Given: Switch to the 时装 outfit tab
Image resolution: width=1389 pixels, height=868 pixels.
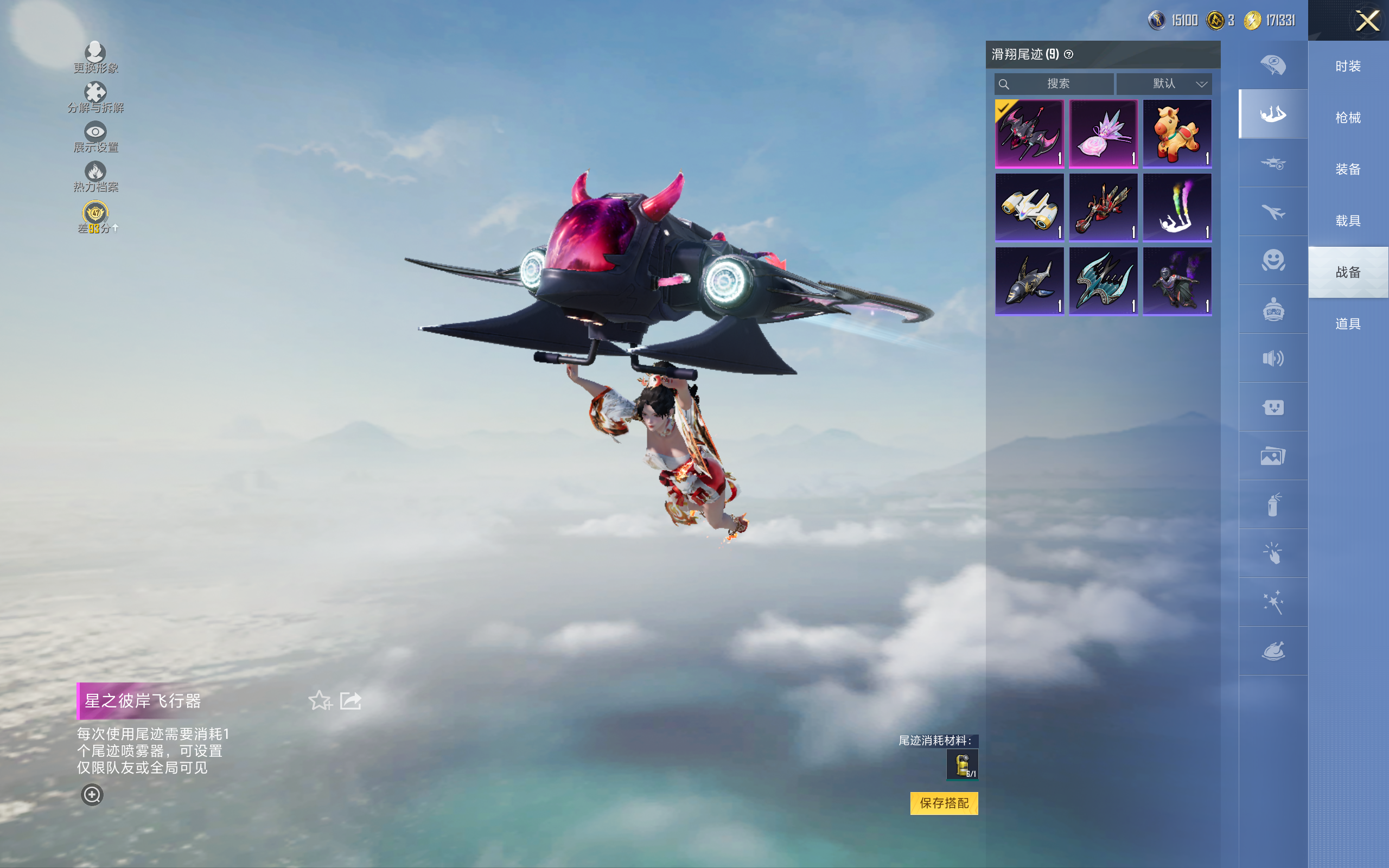Looking at the screenshot, I should pyautogui.click(x=1348, y=67).
